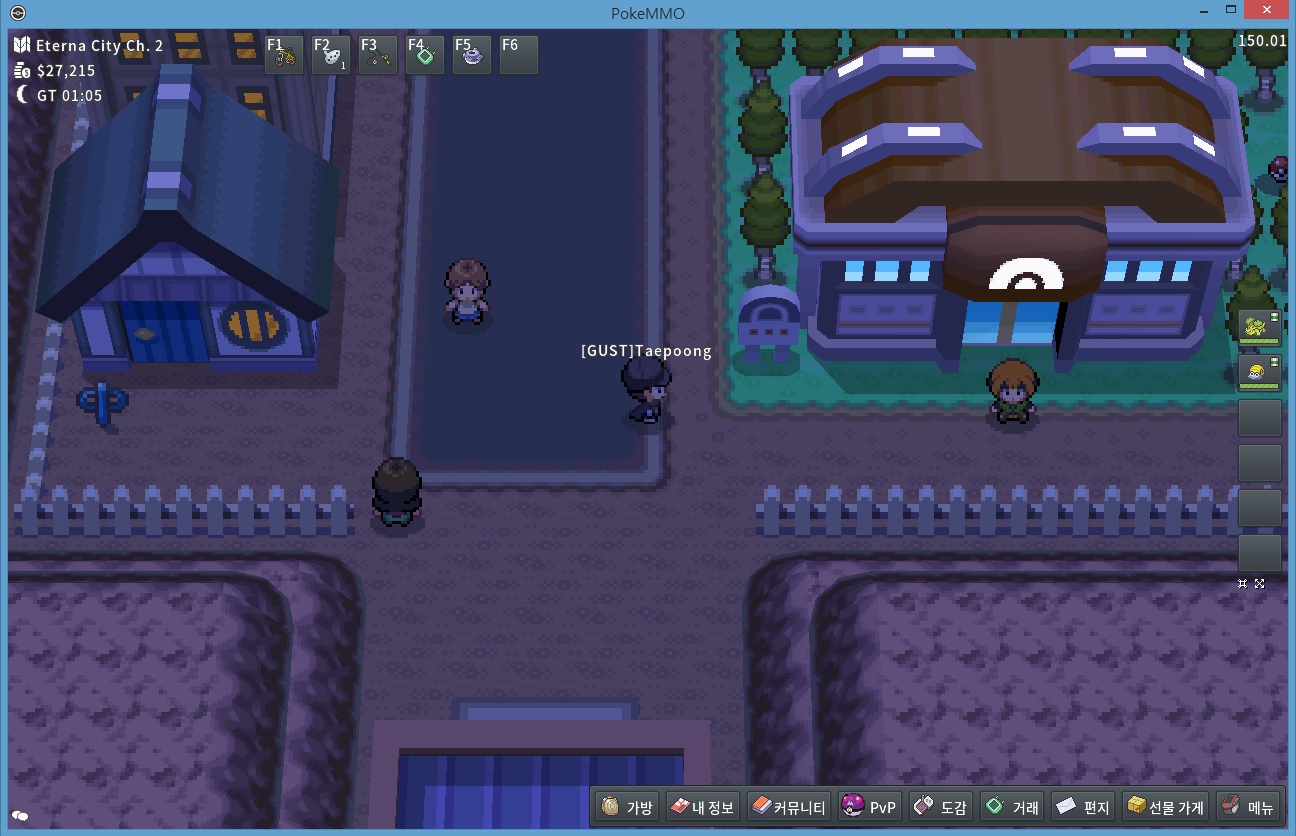This screenshot has height=836, width=1296.
Task: Open 내 정보 (My Info) panel
Action: (x=702, y=807)
